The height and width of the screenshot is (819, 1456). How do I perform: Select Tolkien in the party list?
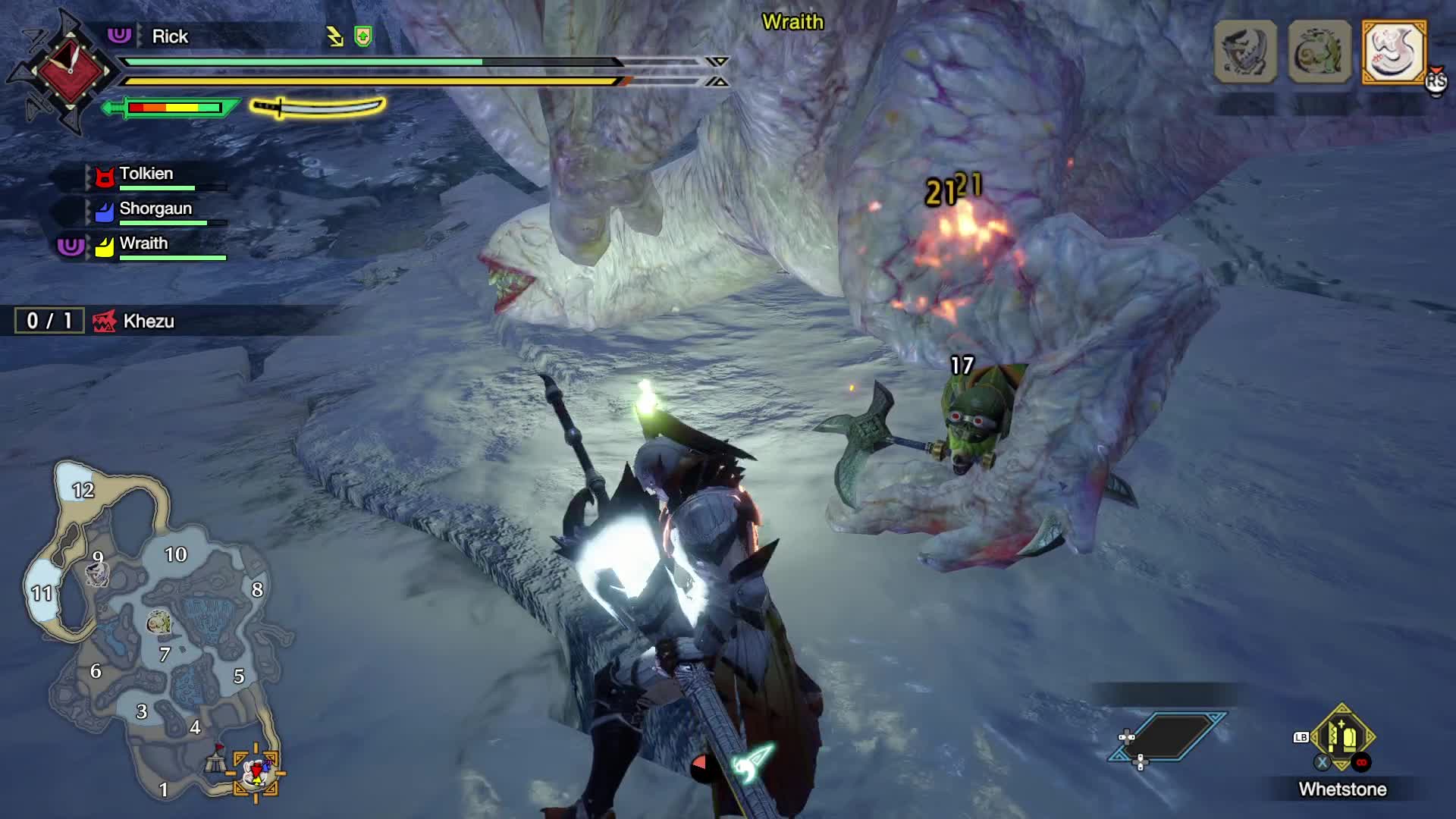[x=146, y=174]
